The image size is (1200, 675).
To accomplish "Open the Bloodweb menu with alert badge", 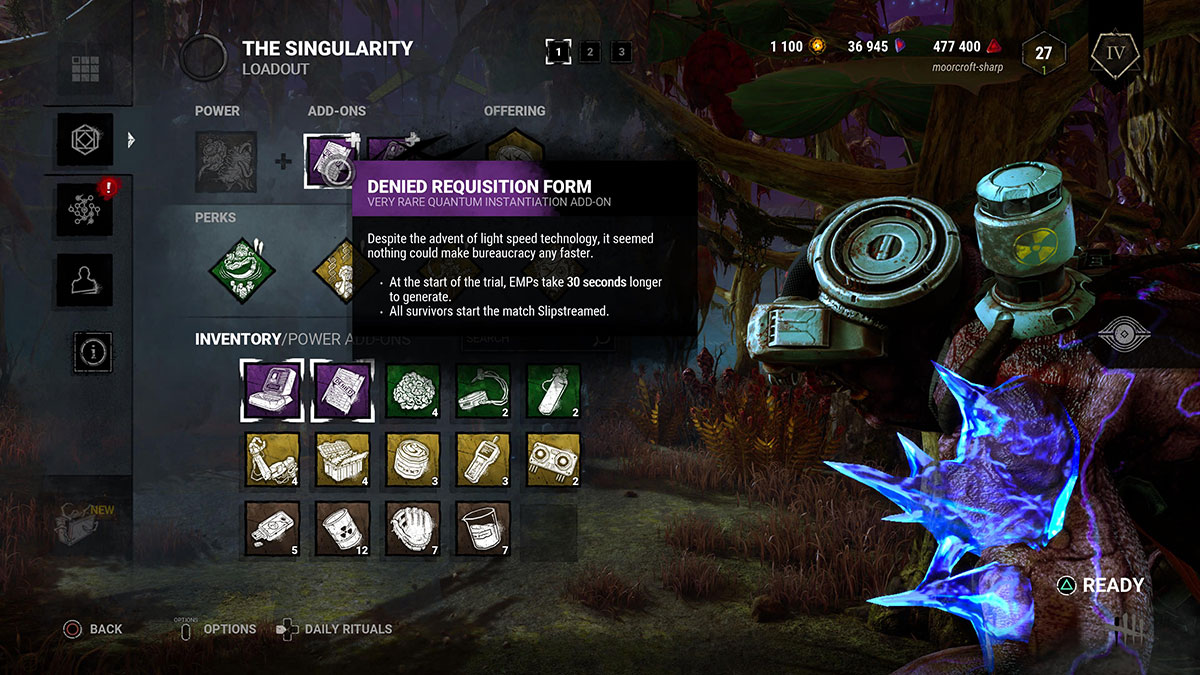I will point(85,210).
